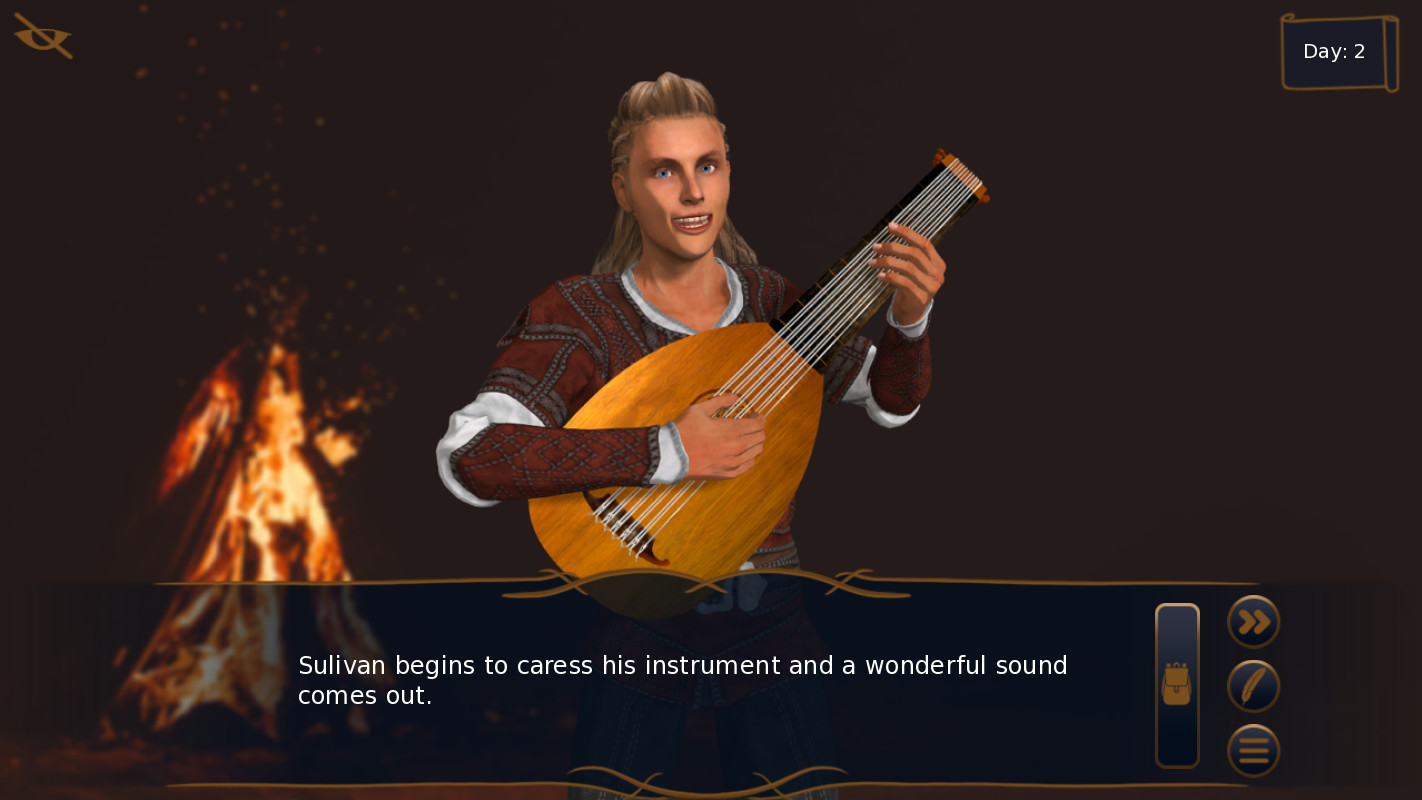Open the main menu via hamburger icon
The width and height of the screenshot is (1422, 800).
1254,750
